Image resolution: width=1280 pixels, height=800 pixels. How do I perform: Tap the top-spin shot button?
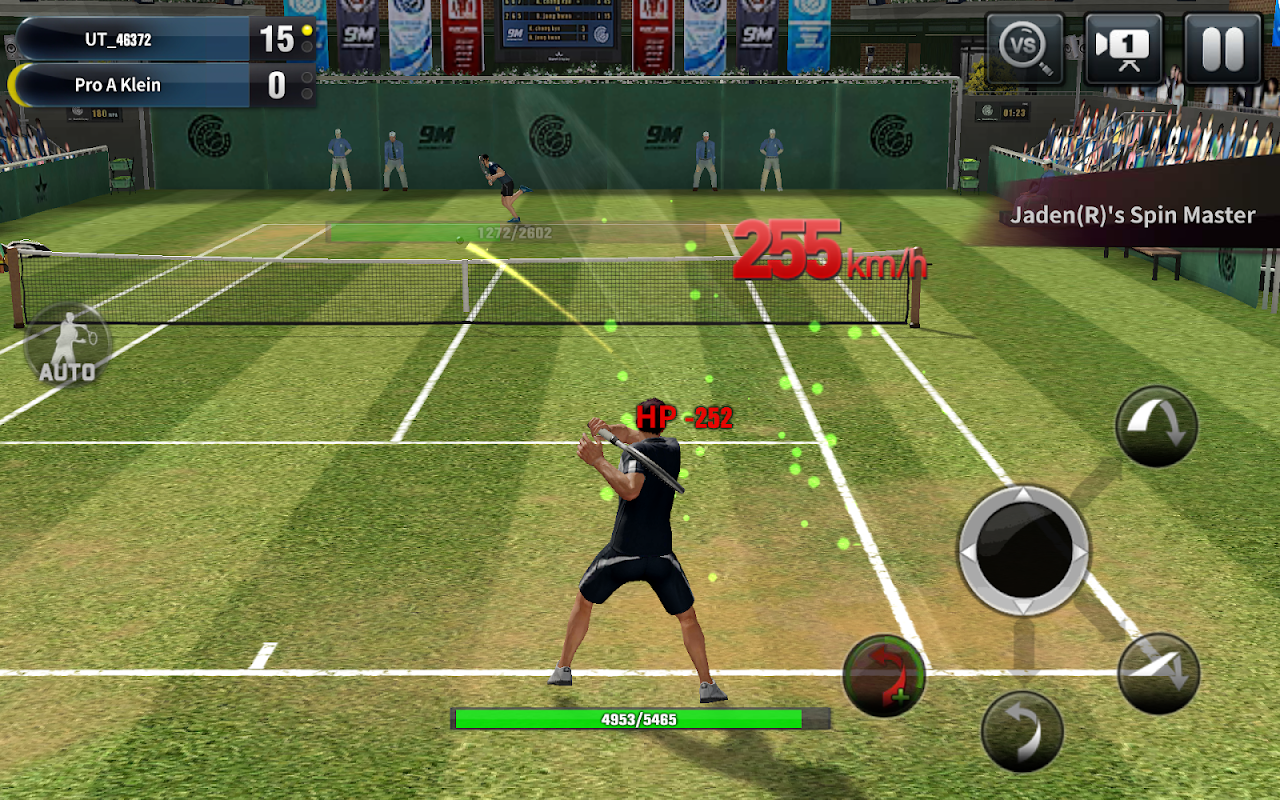[x=1155, y=424]
